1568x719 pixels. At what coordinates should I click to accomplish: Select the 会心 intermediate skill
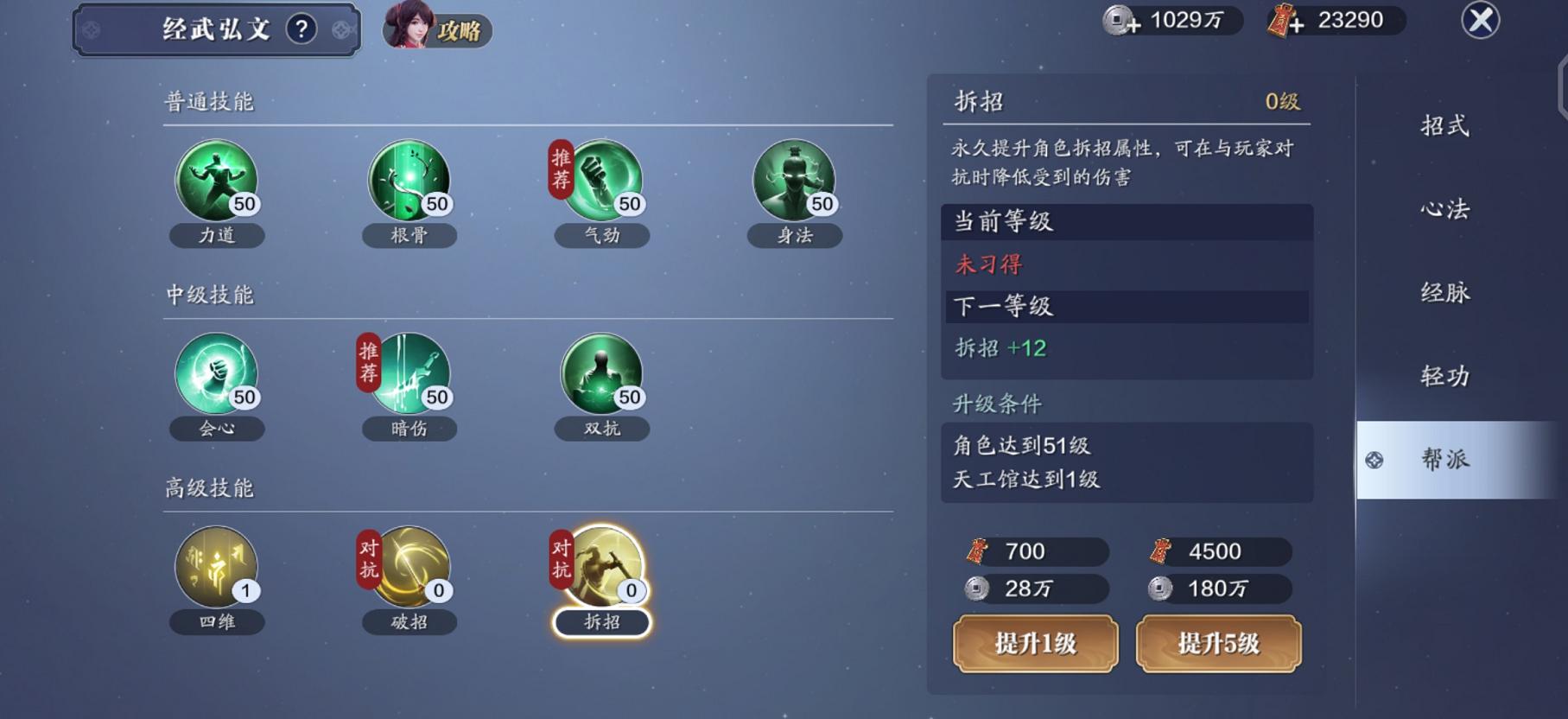pos(216,376)
